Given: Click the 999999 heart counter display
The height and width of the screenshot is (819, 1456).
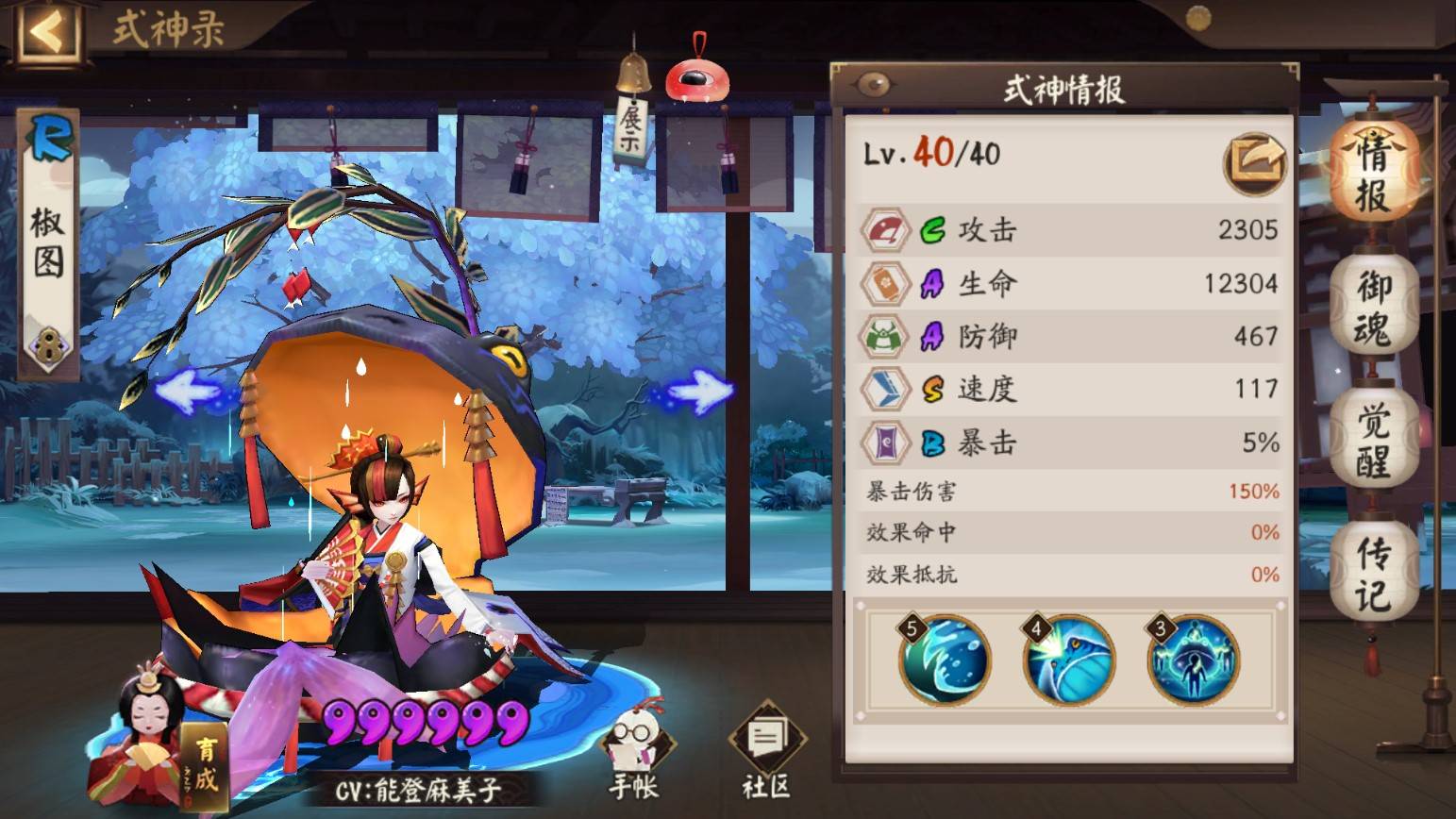Looking at the screenshot, I should (424, 722).
